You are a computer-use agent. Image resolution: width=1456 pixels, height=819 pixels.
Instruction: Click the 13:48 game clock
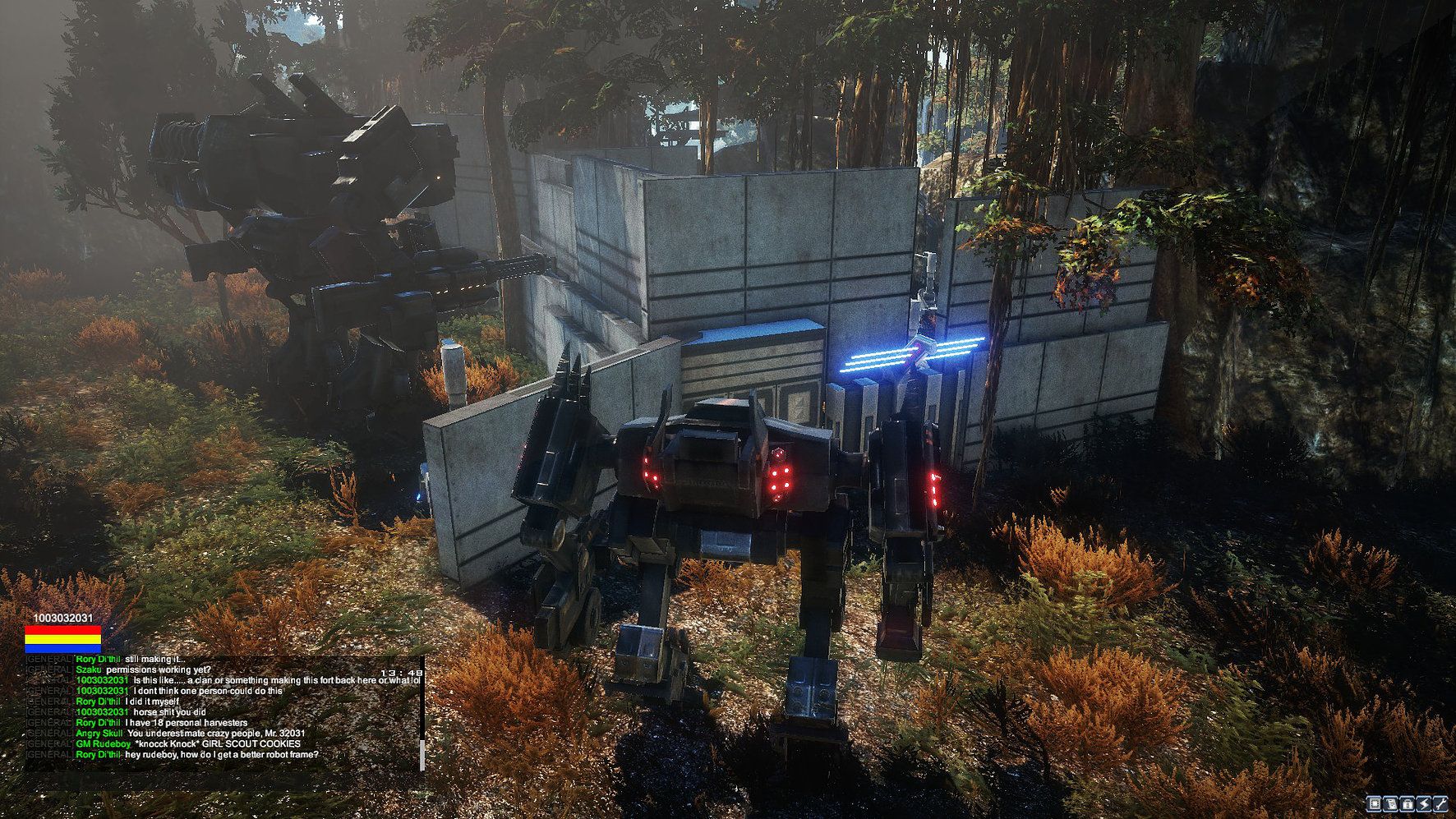(x=401, y=672)
